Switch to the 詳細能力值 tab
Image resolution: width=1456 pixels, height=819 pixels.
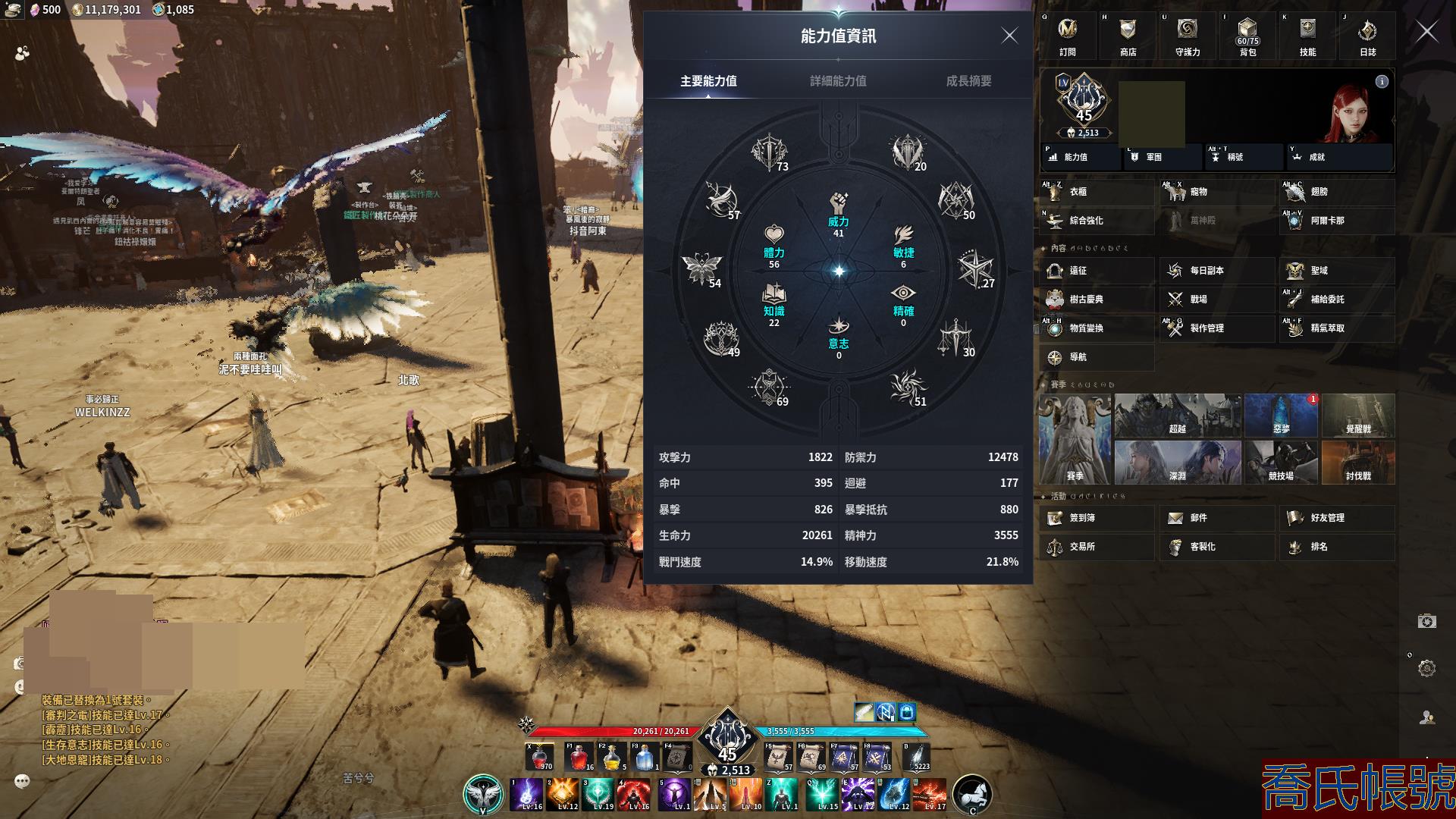(838, 81)
